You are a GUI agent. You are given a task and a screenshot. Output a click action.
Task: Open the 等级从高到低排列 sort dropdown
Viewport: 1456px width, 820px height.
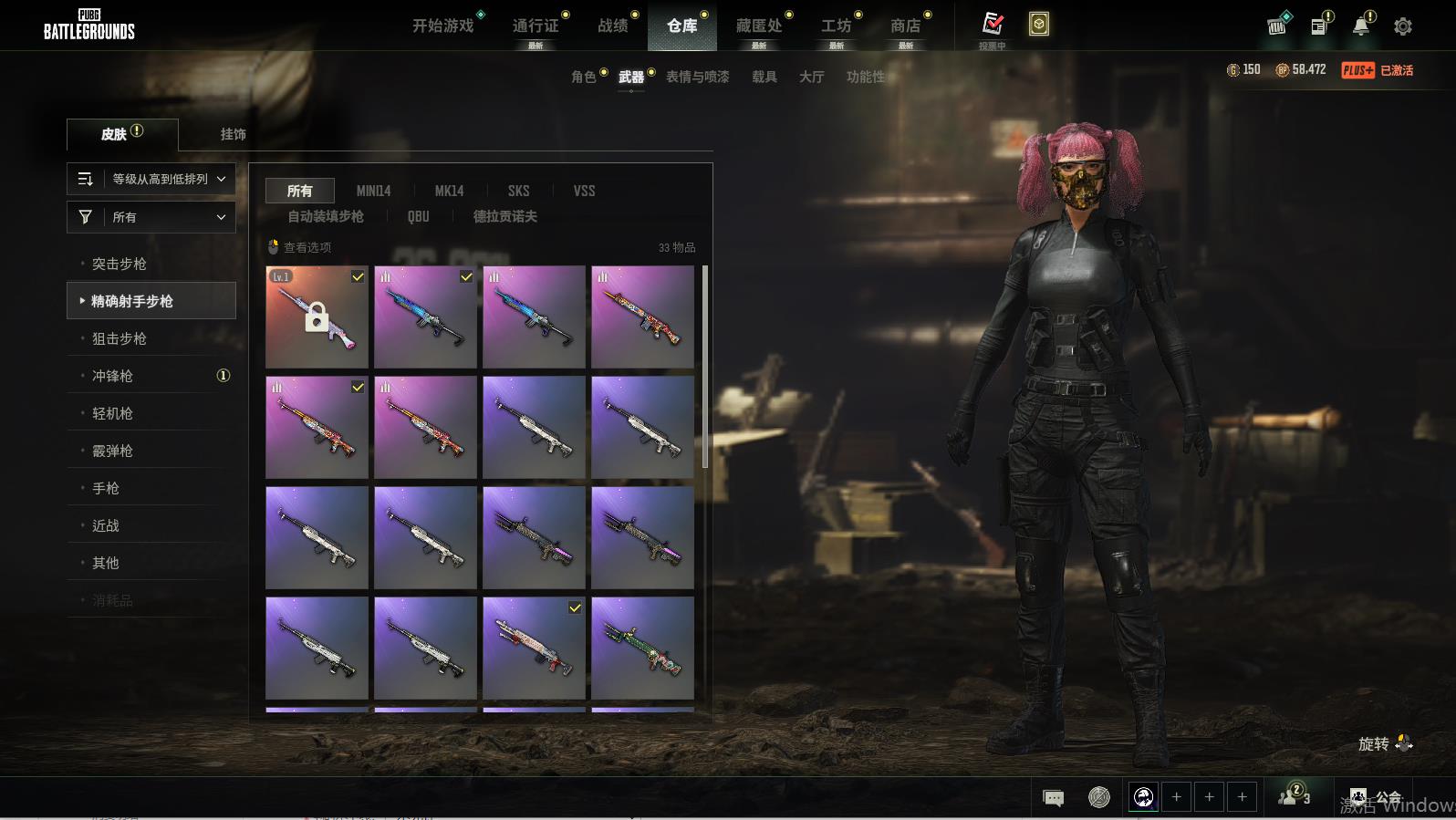[151, 179]
